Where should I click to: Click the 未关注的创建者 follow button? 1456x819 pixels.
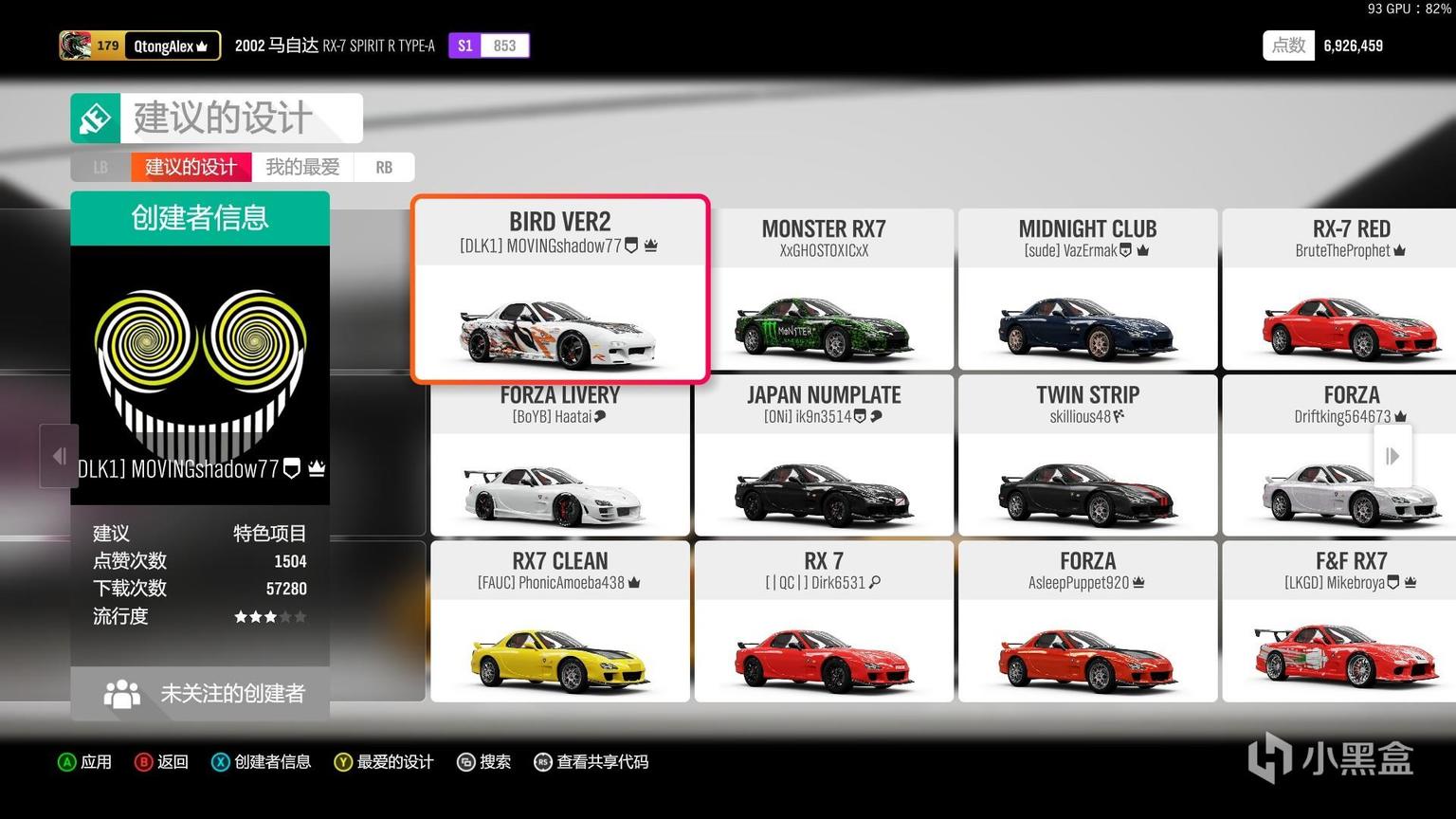pyautogui.click(x=200, y=693)
